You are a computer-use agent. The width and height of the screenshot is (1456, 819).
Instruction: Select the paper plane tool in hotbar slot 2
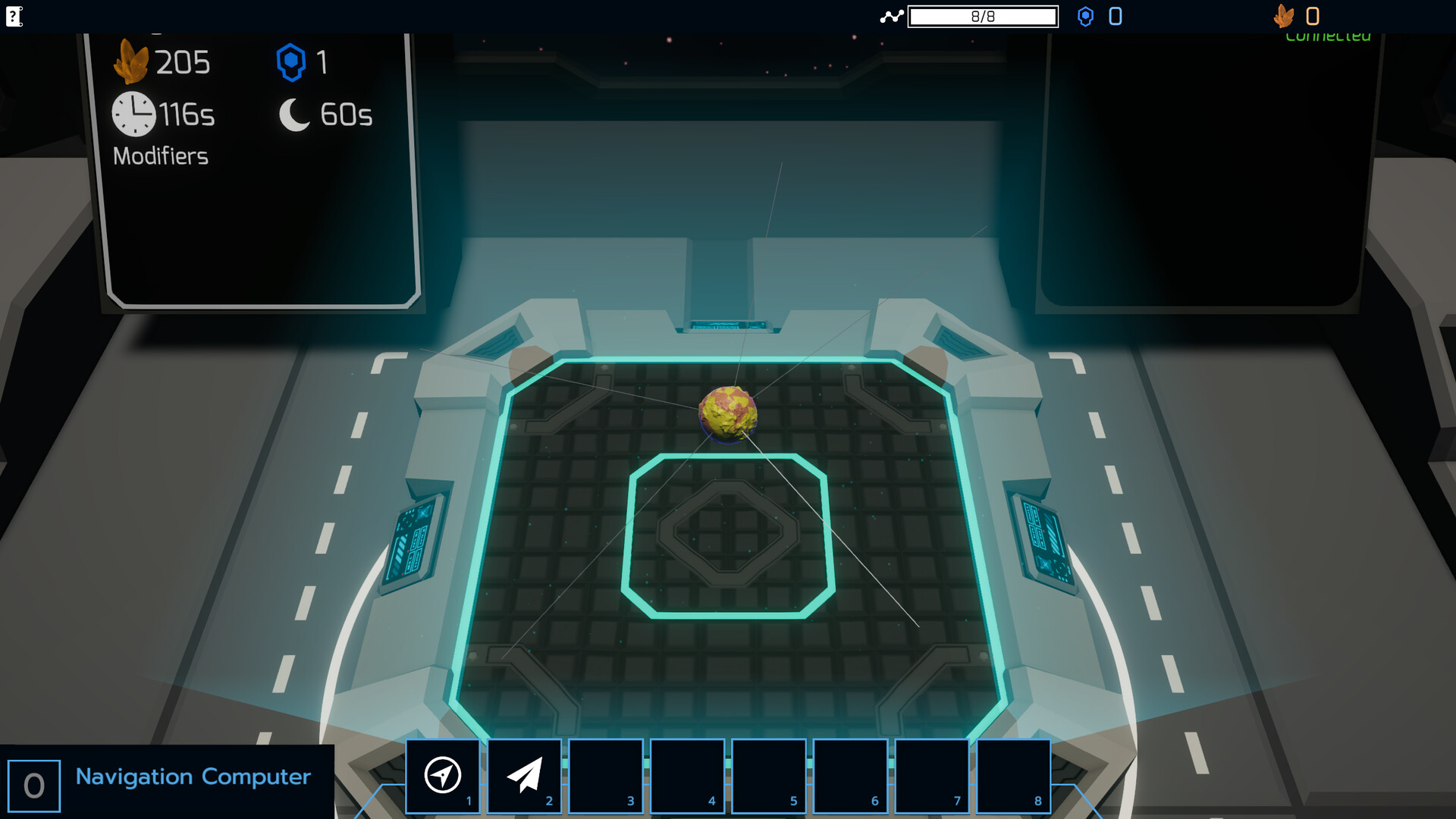(x=524, y=776)
